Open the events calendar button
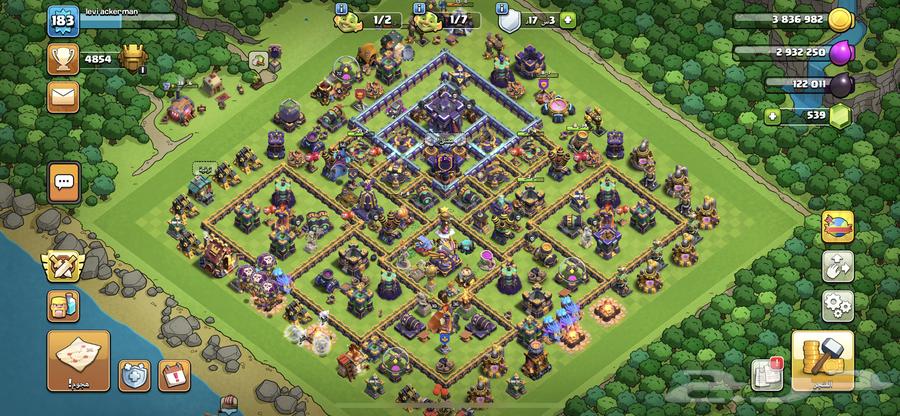900x416 pixels. [x=175, y=375]
